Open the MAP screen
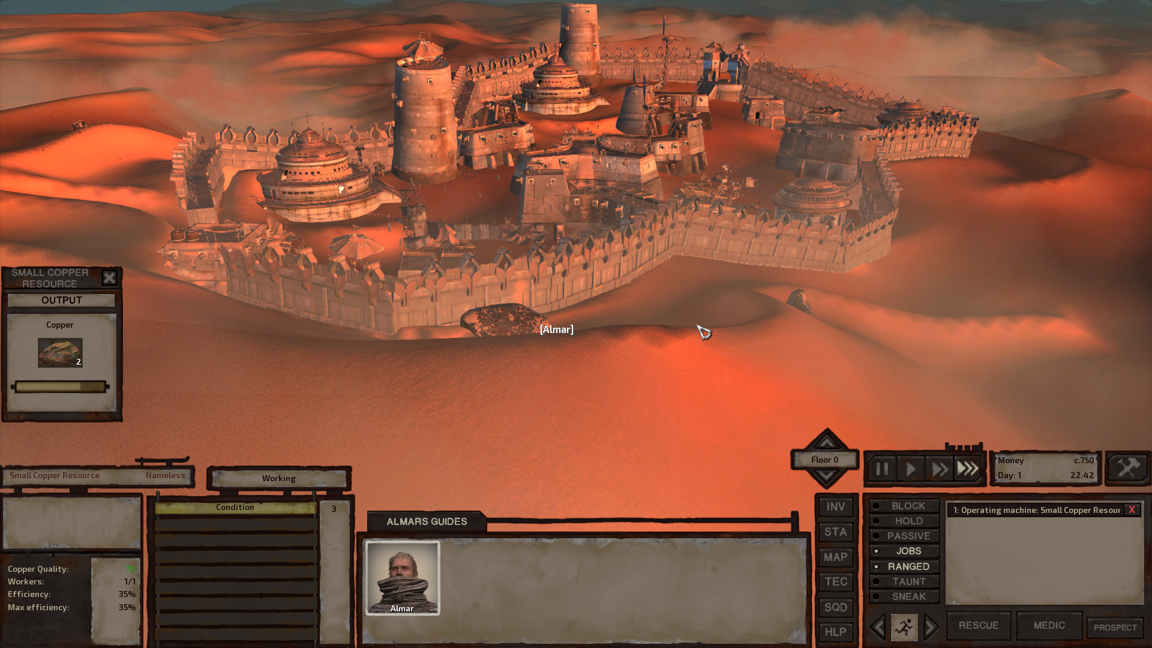Image resolution: width=1152 pixels, height=648 pixels. point(835,557)
